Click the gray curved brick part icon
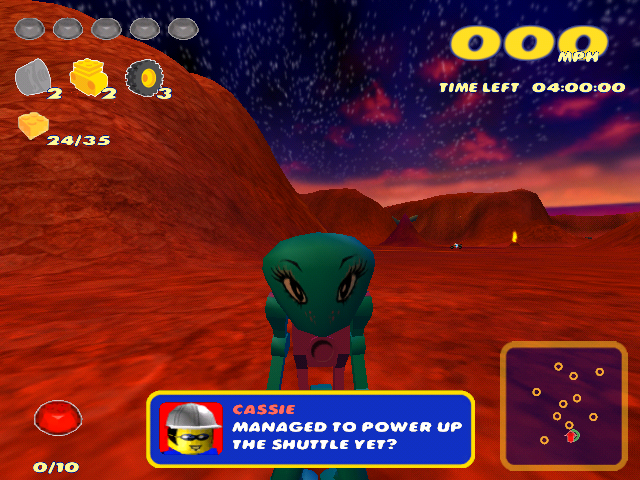The image size is (640, 480). [34, 76]
